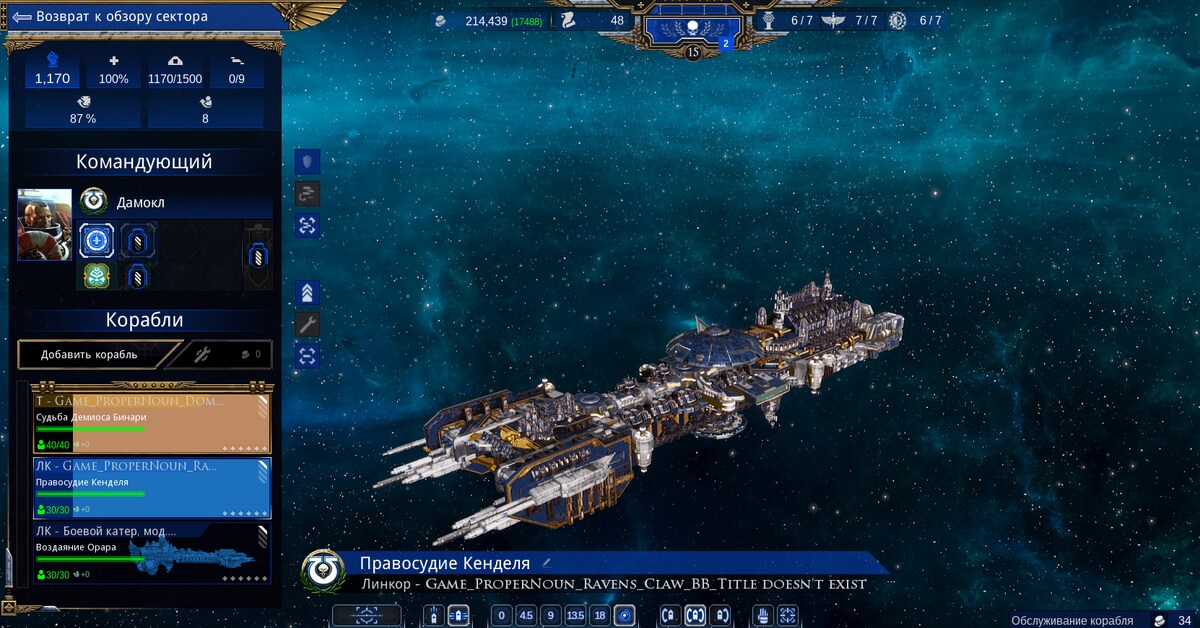Screen dimensions: 1200x628
Task: Select ship Правосудие Кенделя in list
Action: (x=152, y=488)
